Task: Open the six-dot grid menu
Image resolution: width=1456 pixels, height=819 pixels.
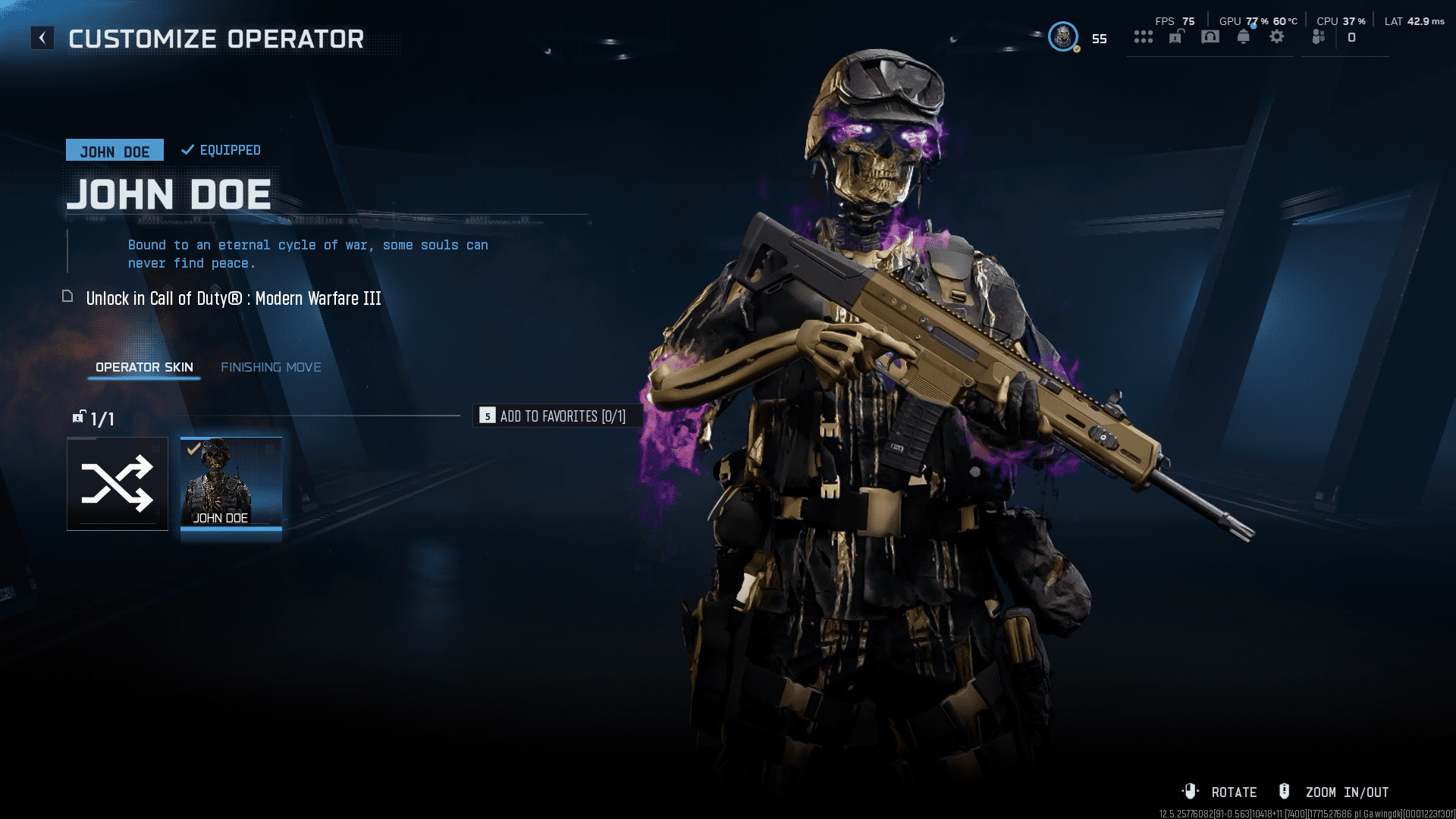Action: [1143, 37]
